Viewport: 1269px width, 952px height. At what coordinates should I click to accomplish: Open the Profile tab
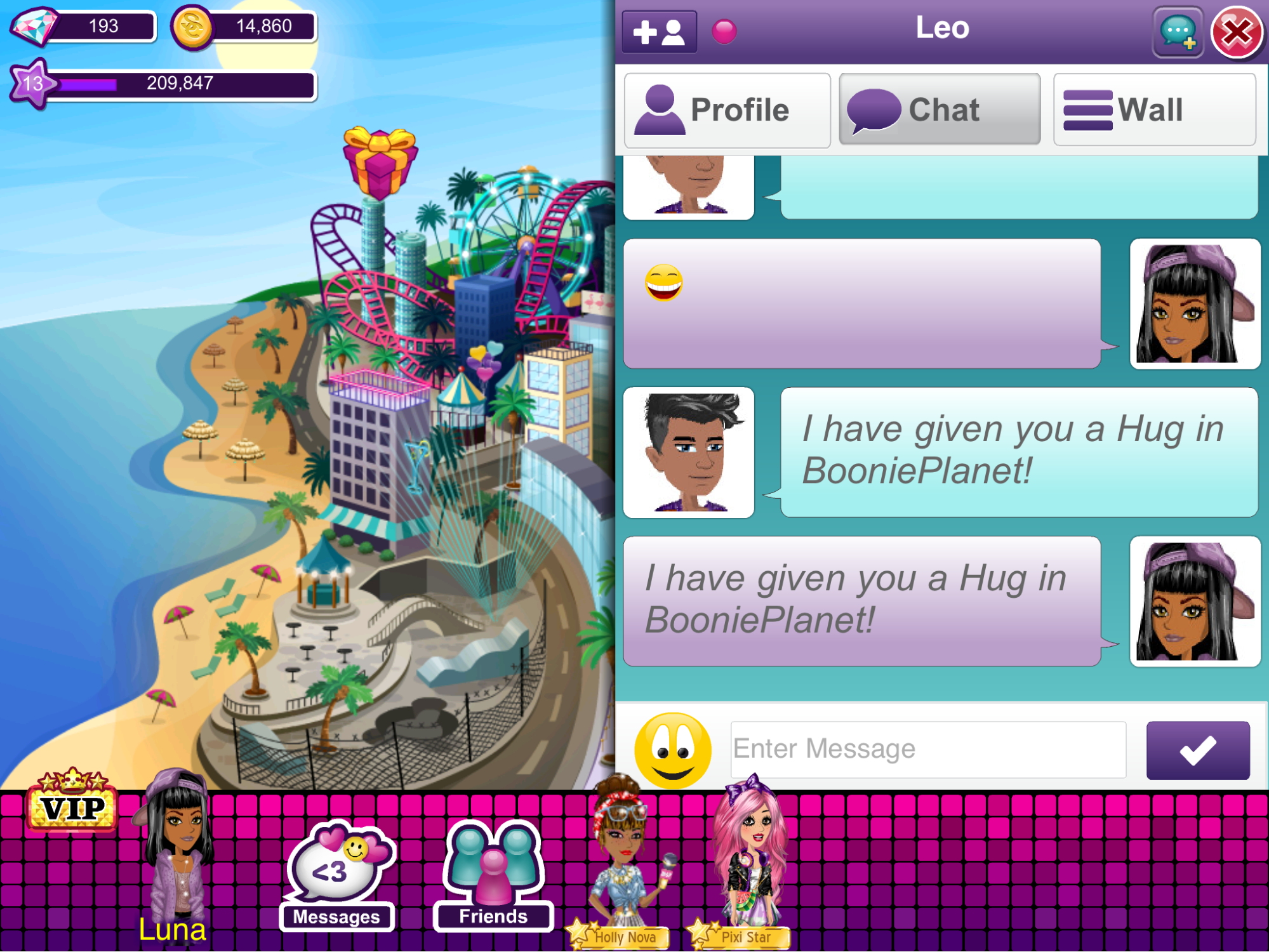coord(728,110)
